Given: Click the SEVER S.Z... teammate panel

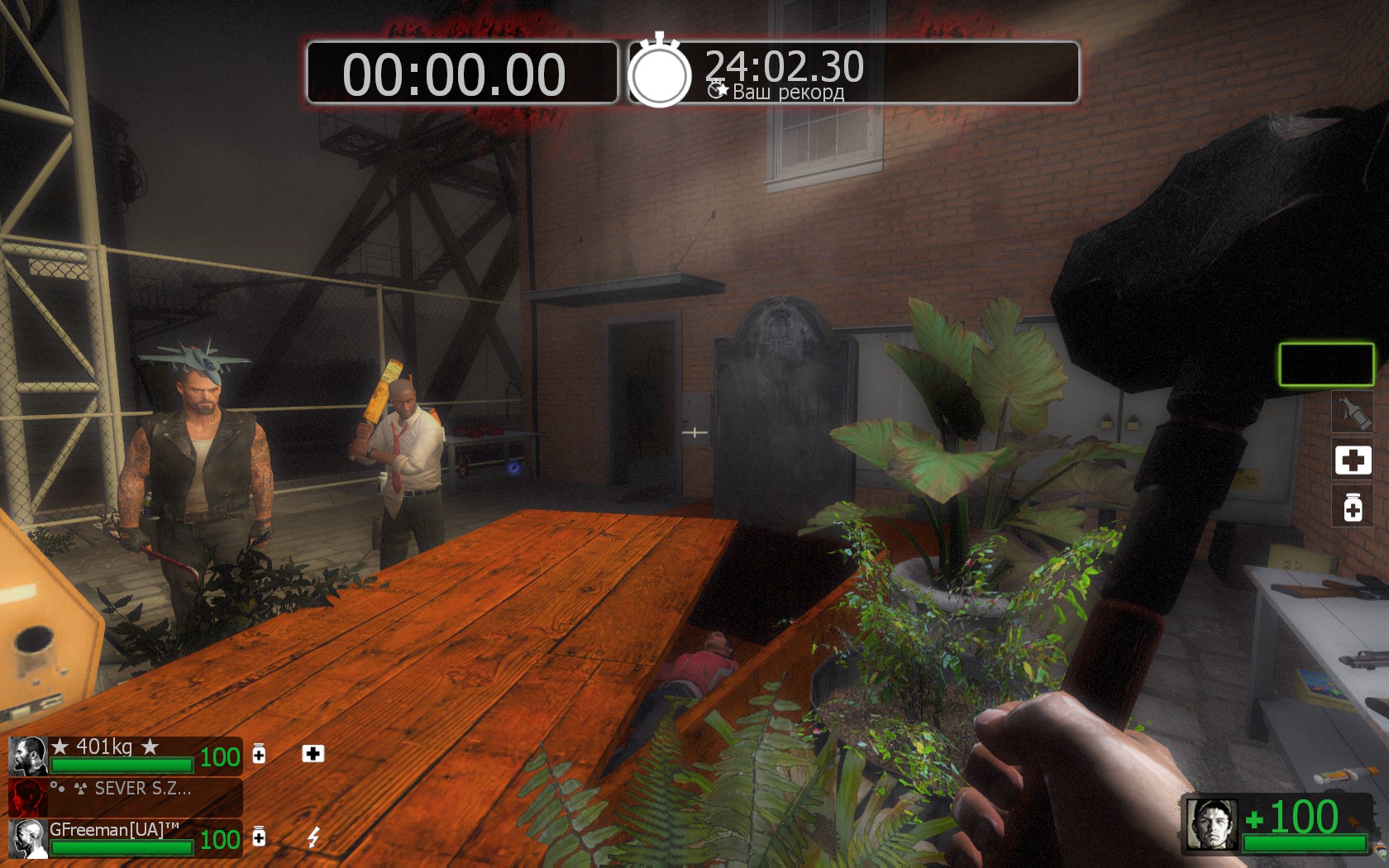Looking at the screenshot, I should (126, 797).
